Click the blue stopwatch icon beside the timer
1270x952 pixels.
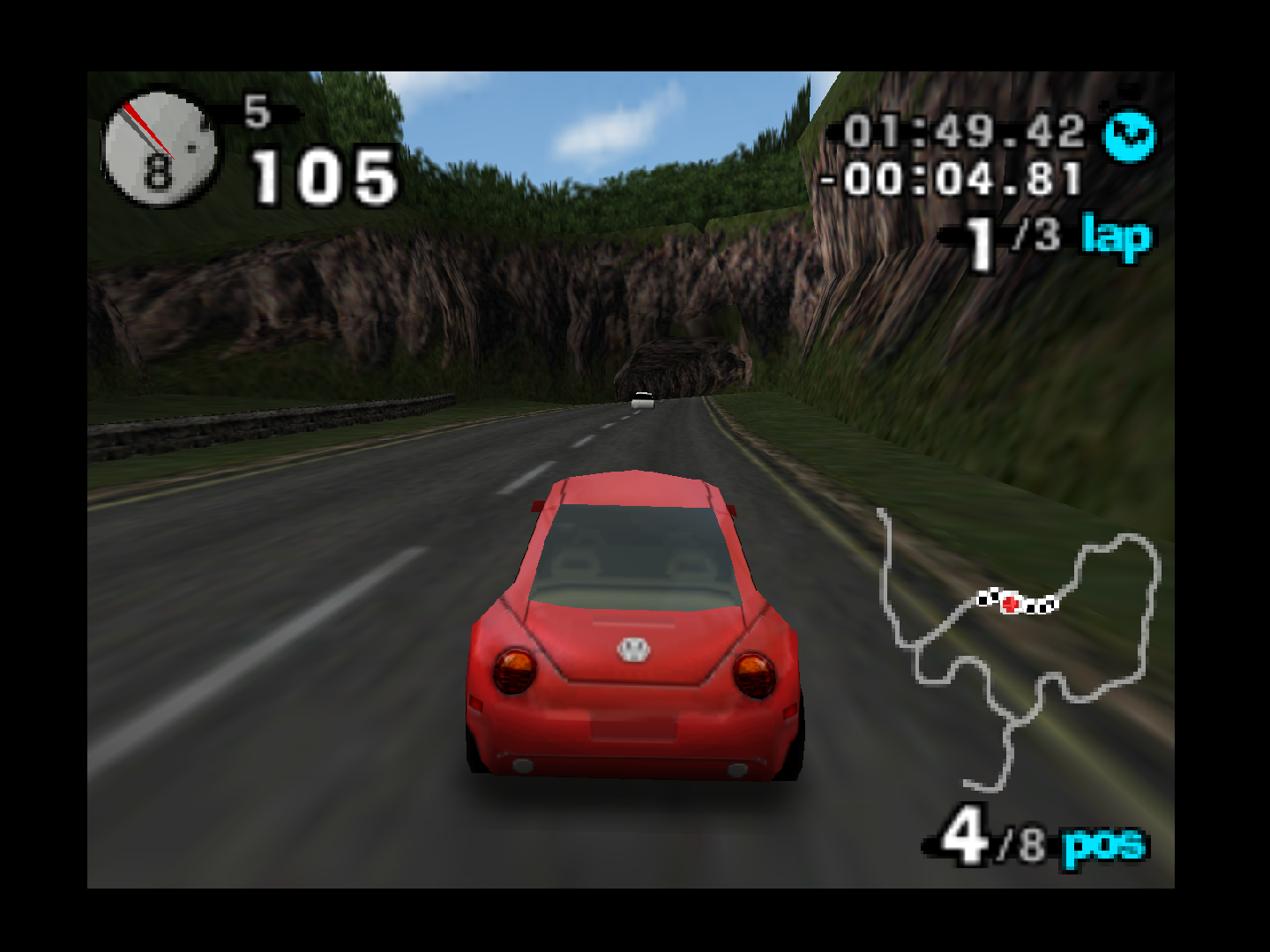[1129, 136]
